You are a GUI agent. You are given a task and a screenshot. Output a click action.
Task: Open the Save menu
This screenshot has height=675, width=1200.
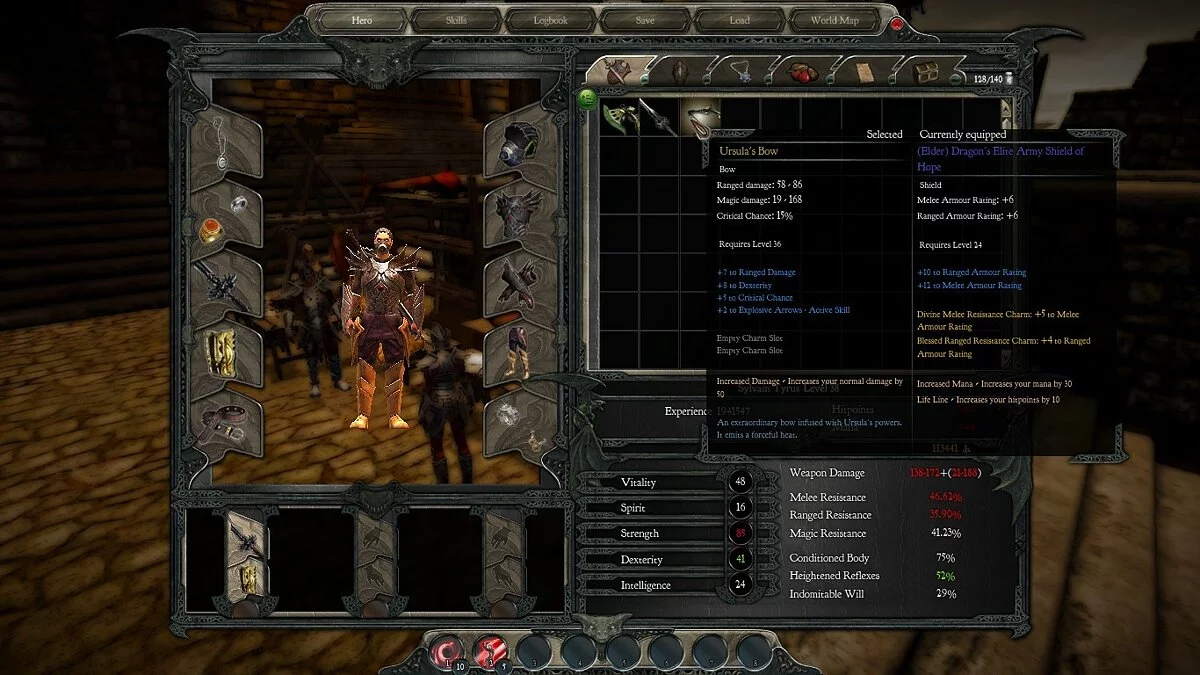tap(645, 20)
